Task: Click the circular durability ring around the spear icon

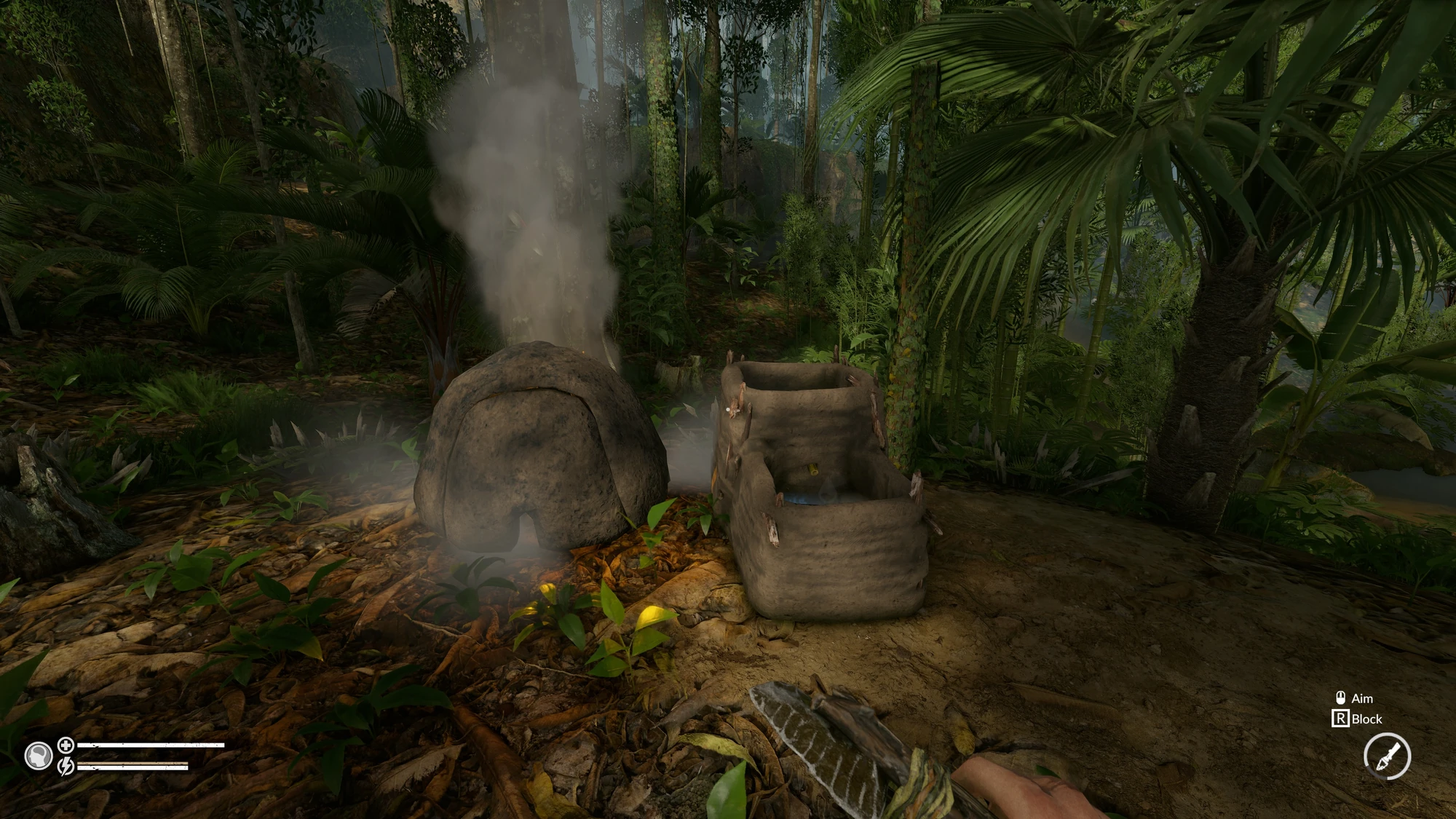Action: pyautogui.click(x=1387, y=735)
